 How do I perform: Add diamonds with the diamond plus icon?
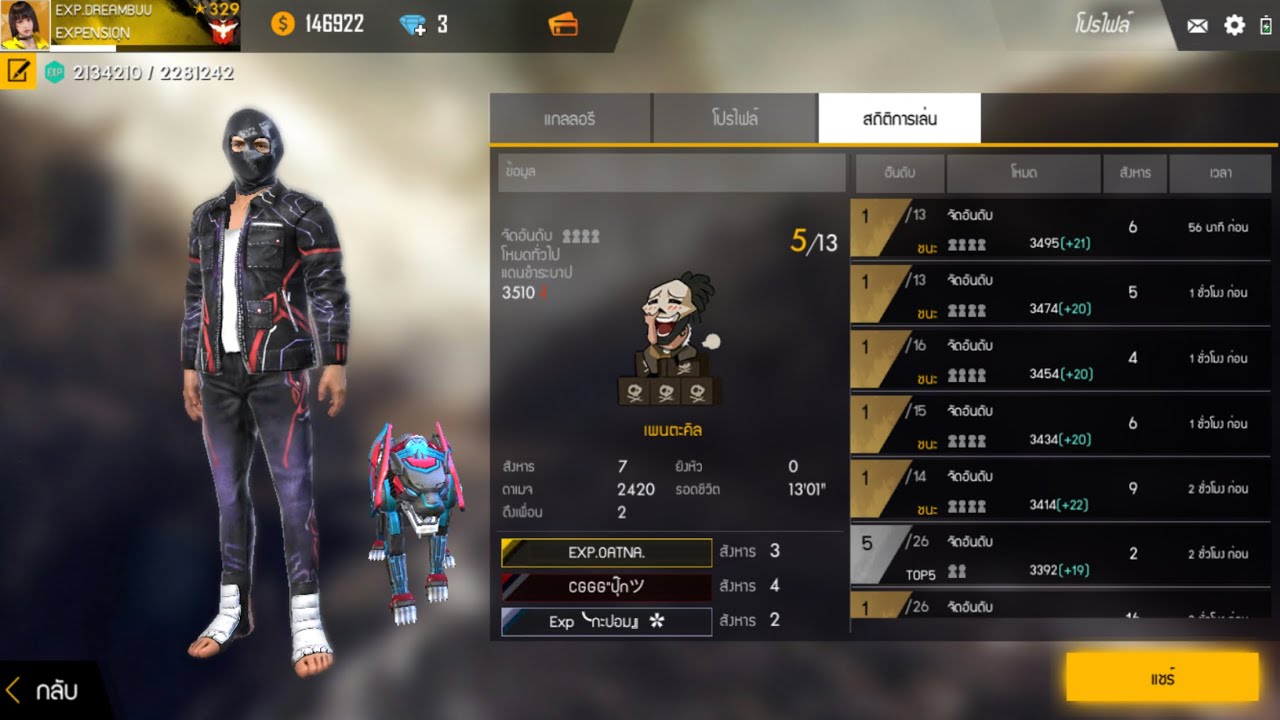(412, 25)
